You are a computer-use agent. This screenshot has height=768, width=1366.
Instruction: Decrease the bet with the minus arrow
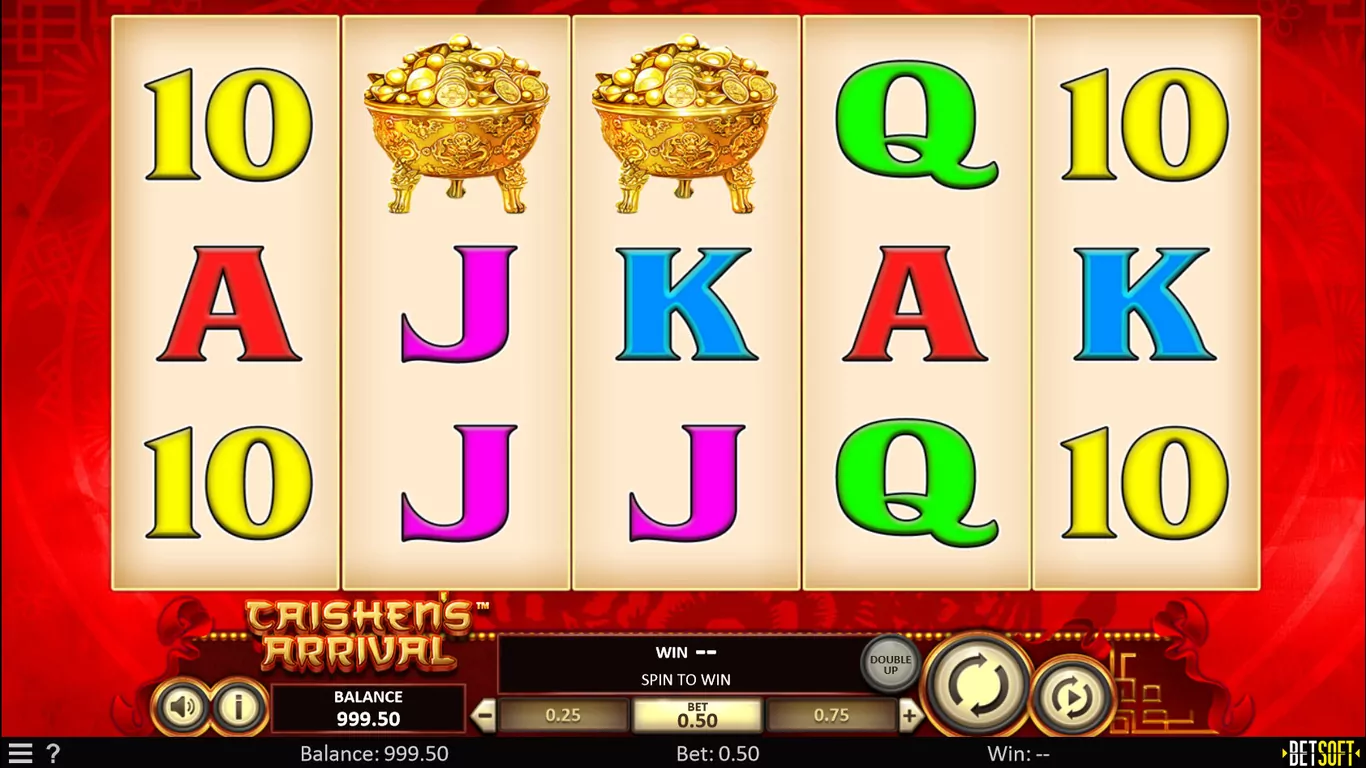pyautogui.click(x=484, y=715)
